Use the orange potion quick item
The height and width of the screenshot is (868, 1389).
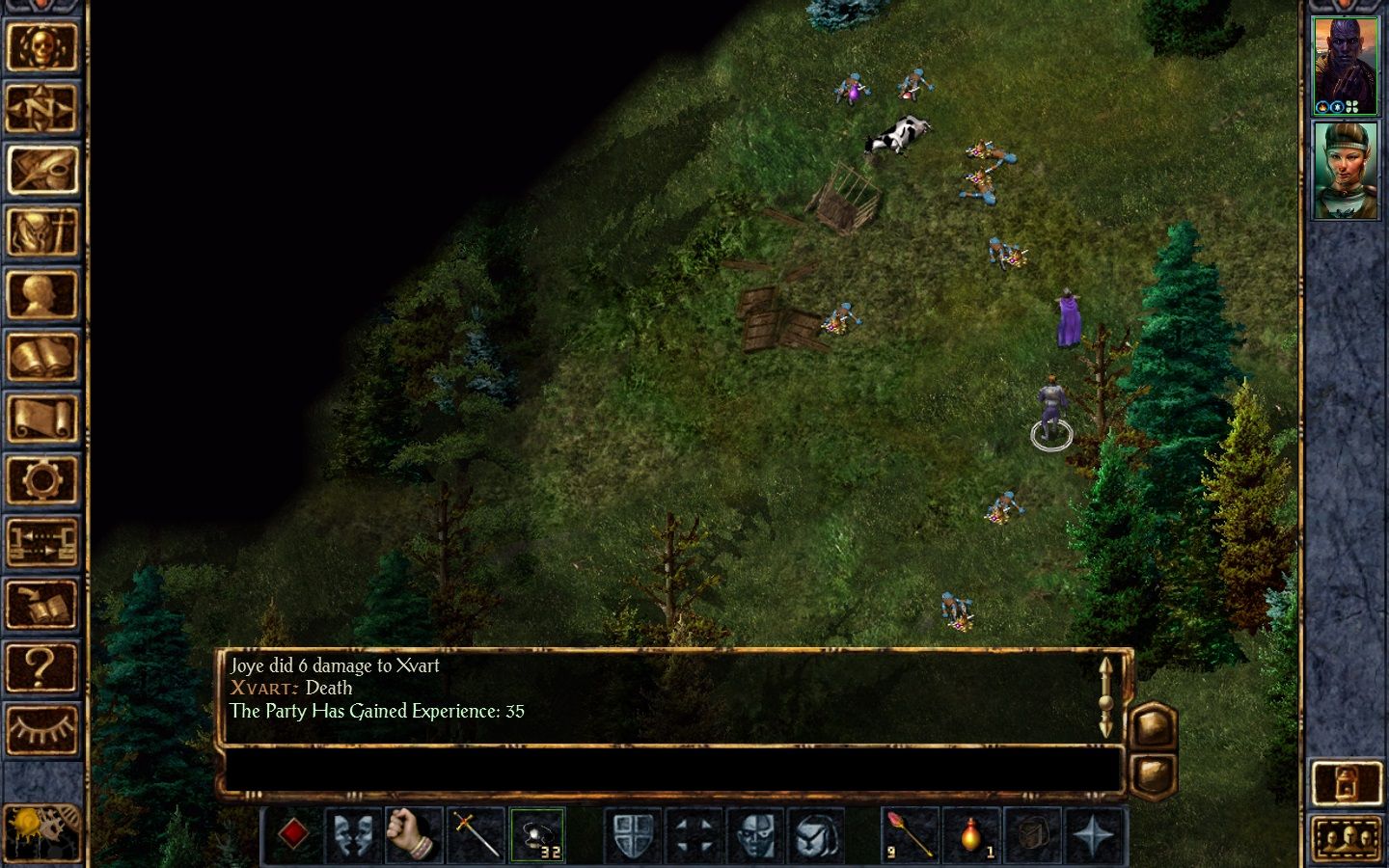(x=971, y=834)
